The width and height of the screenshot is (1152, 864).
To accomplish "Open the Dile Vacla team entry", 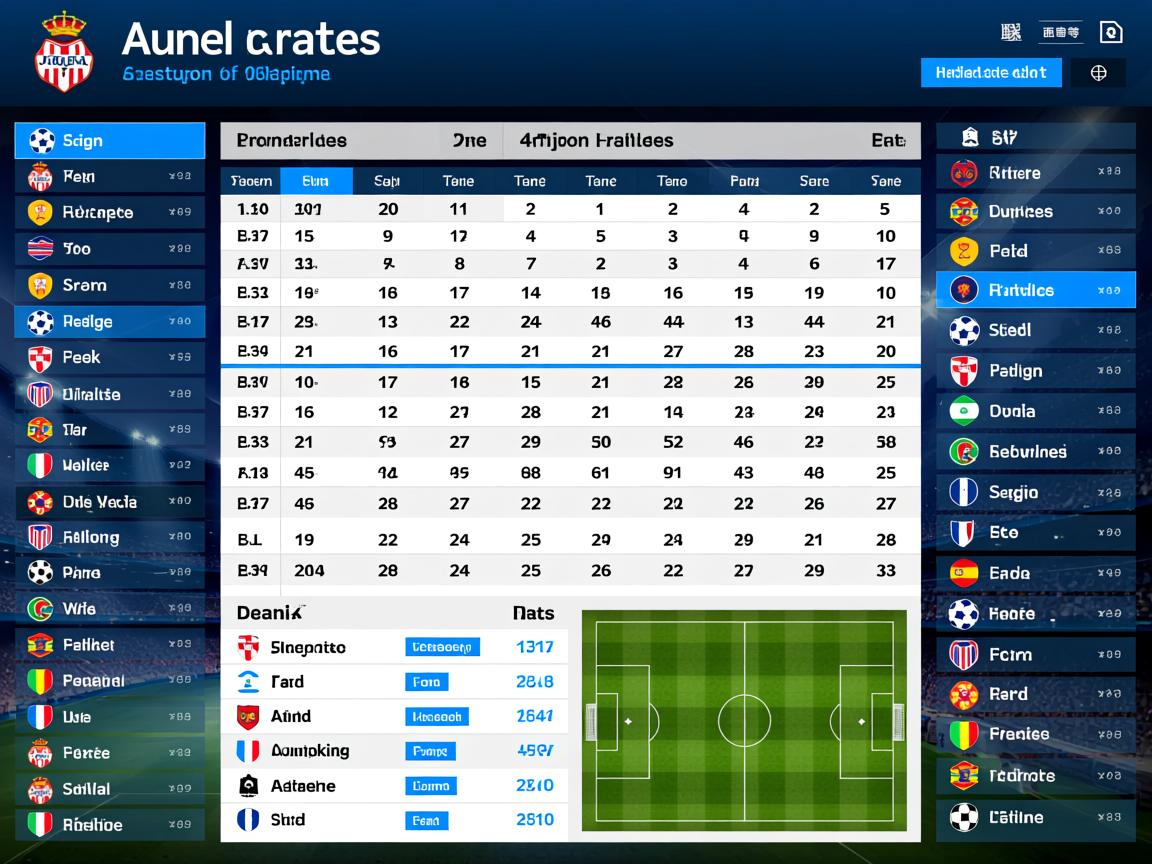I will 110,502.
